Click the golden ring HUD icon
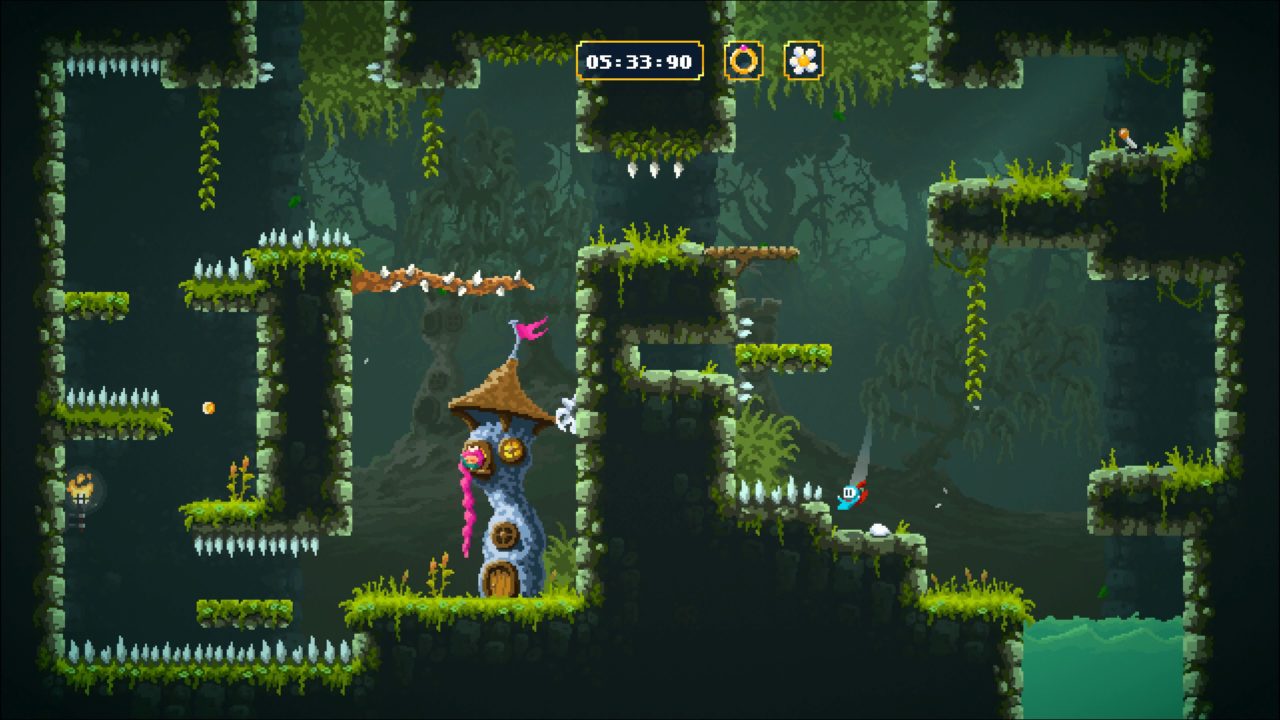 (743, 61)
